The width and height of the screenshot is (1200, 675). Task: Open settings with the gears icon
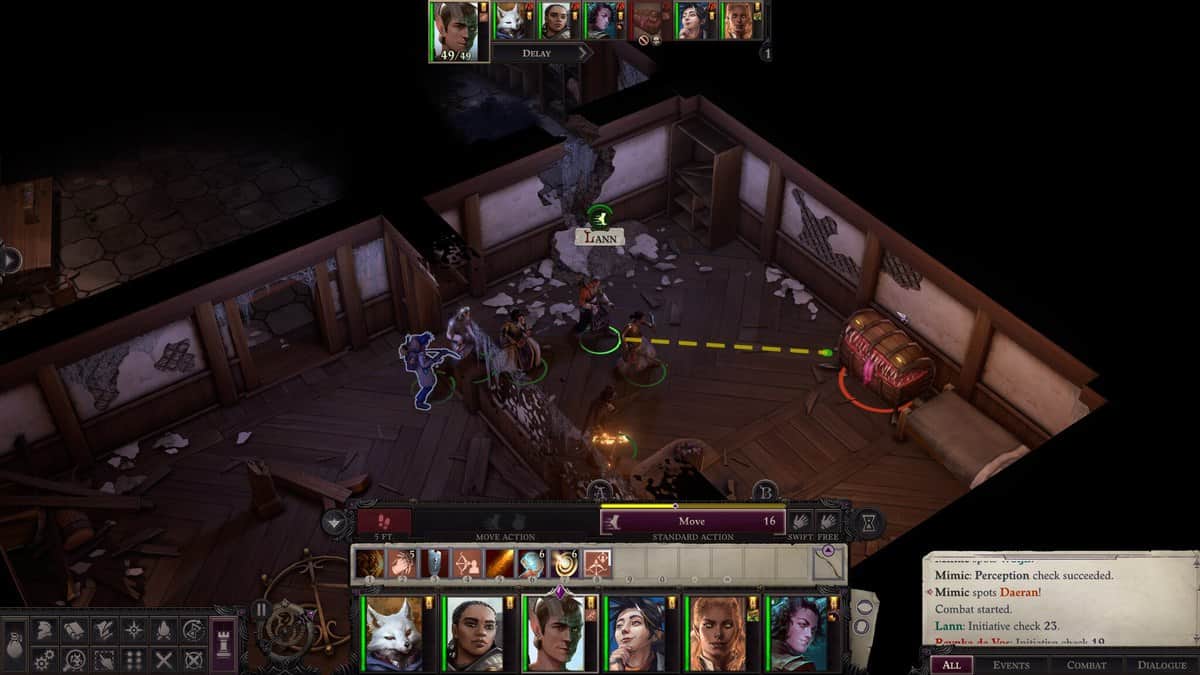click(x=44, y=660)
